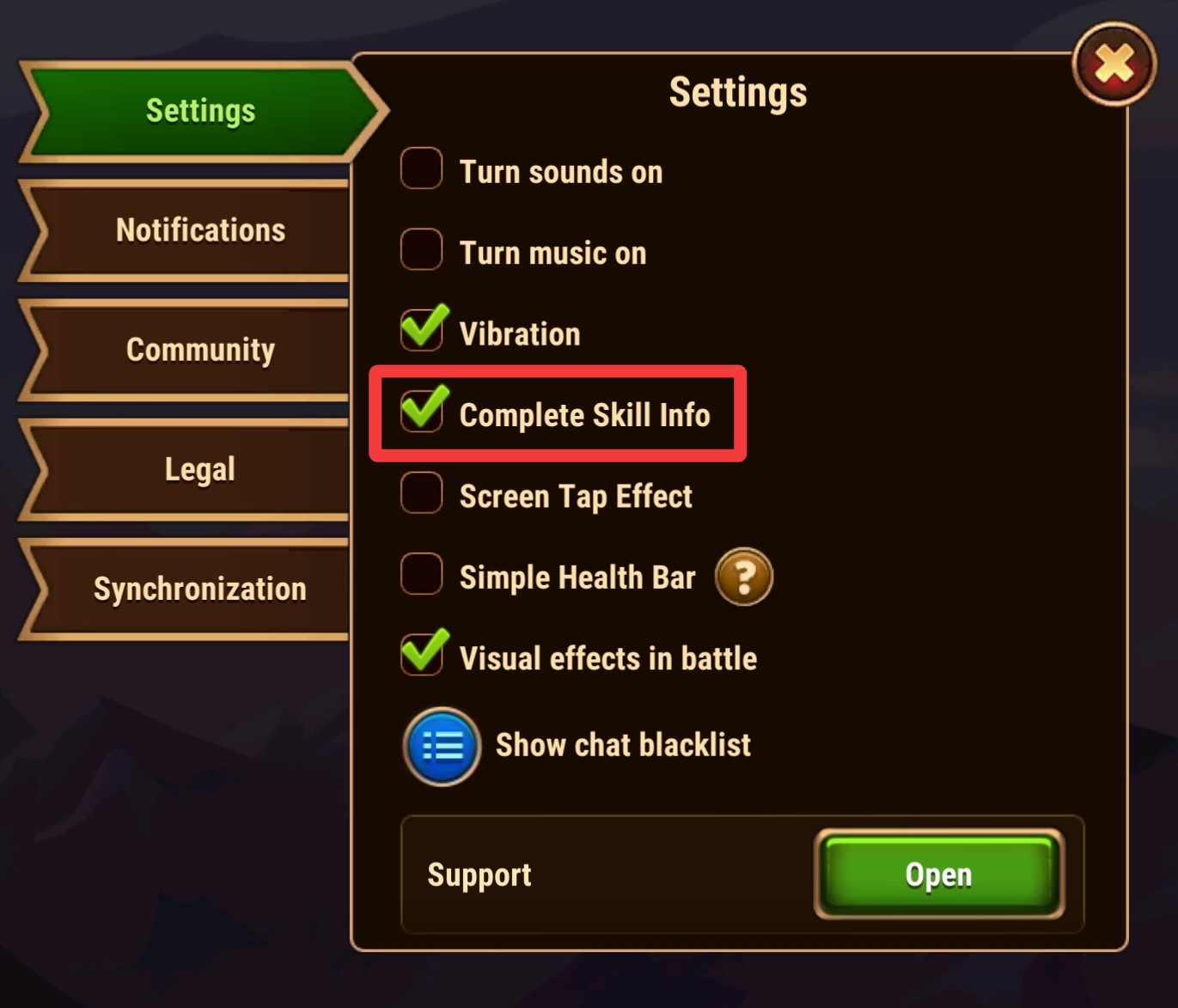Image resolution: width=1178 pixels, height=1008 pixels.
Task: Select the Legal tab
Action: [199, 468]
